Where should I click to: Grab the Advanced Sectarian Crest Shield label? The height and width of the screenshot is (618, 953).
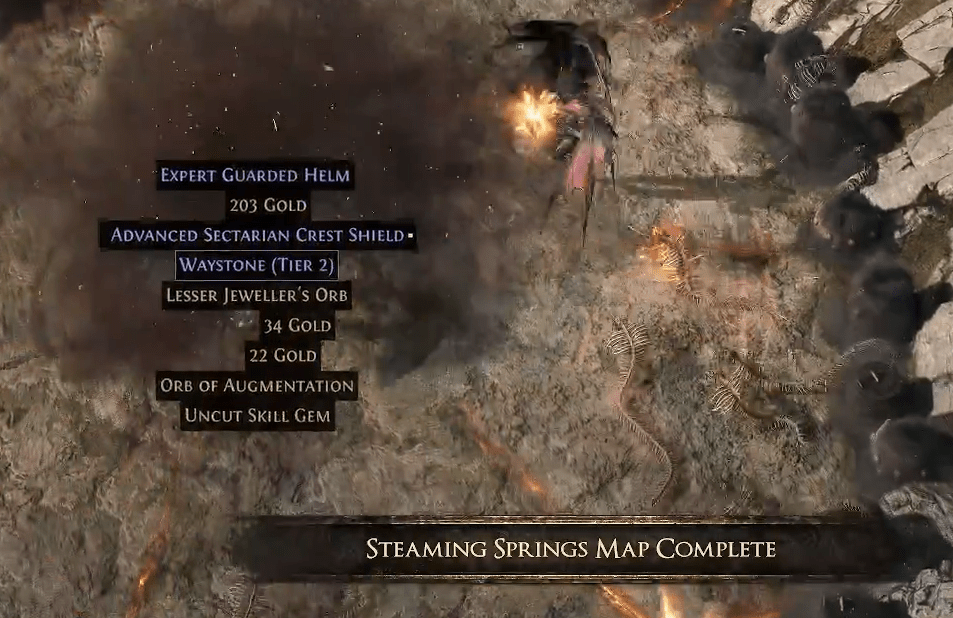(x=258, y=236)
